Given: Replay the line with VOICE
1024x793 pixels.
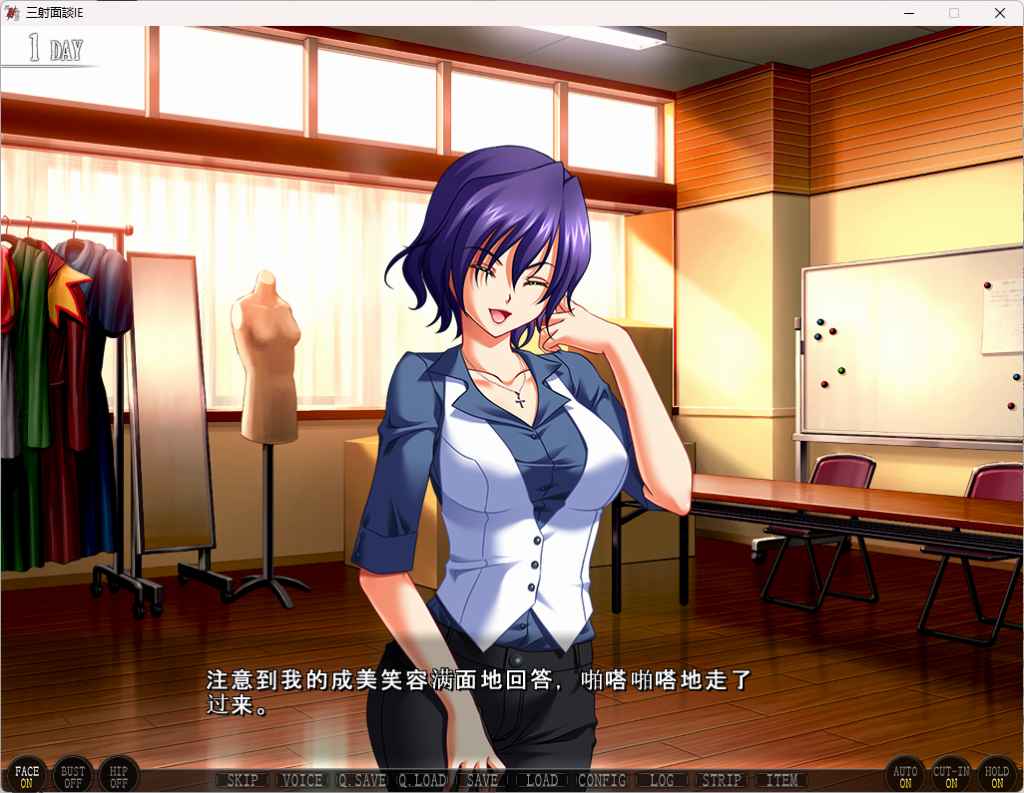Looking at the screenshot, I should click(302, 780).
